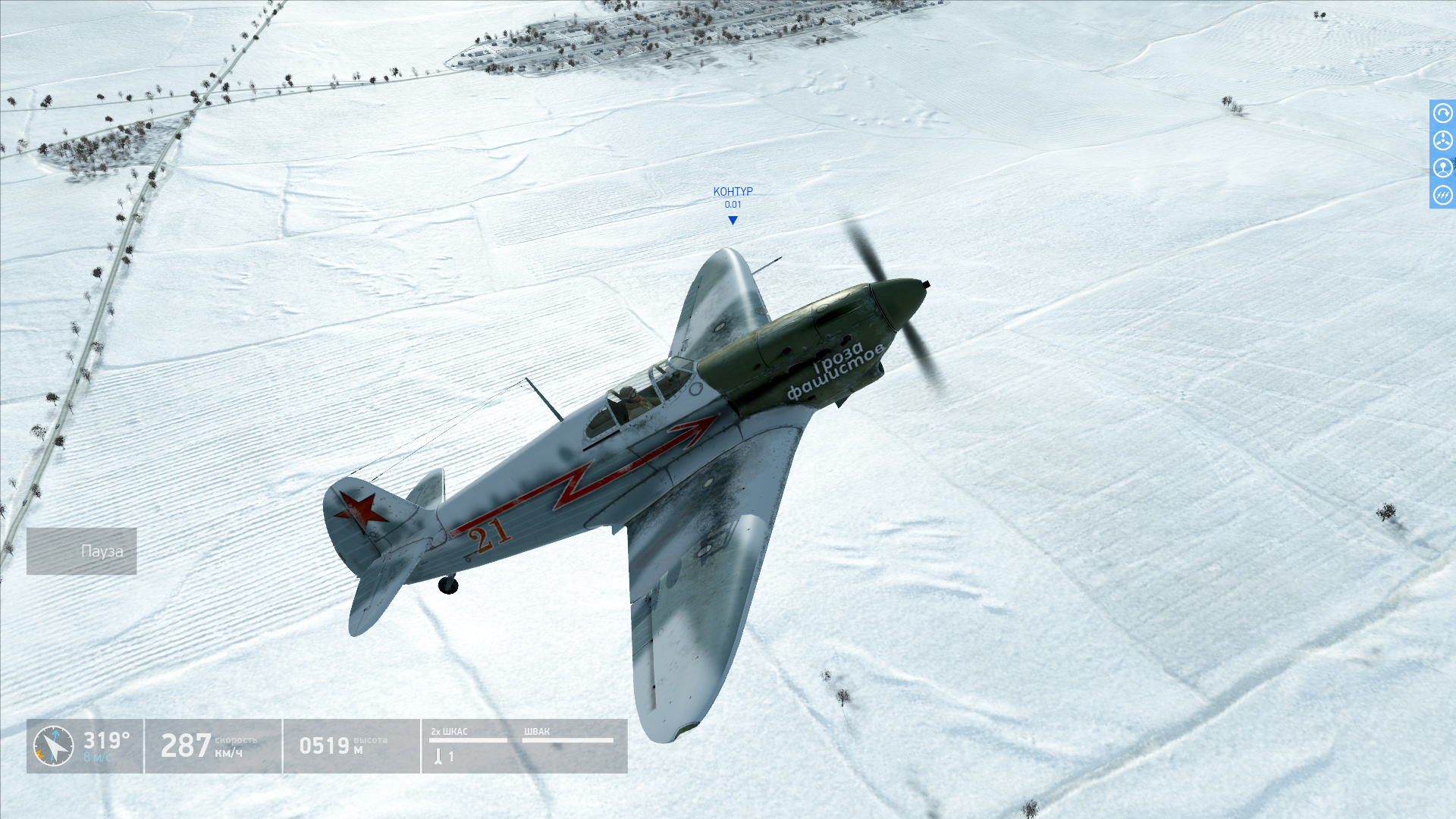Click the Пауза pause indicator
The height and width of the screenshot is (819, 1456).
click(x=82, y=551)
